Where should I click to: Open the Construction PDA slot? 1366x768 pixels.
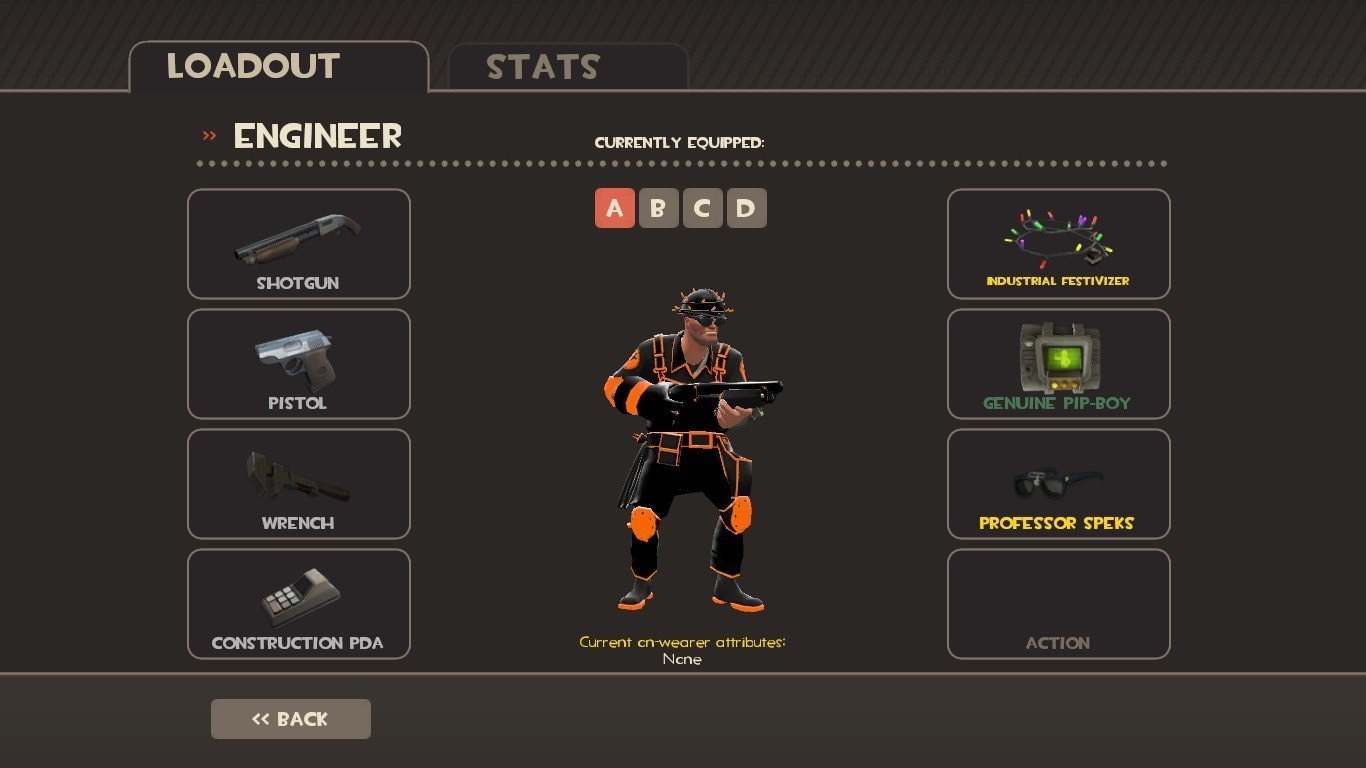pyautogui.click(x=298, y=604)
